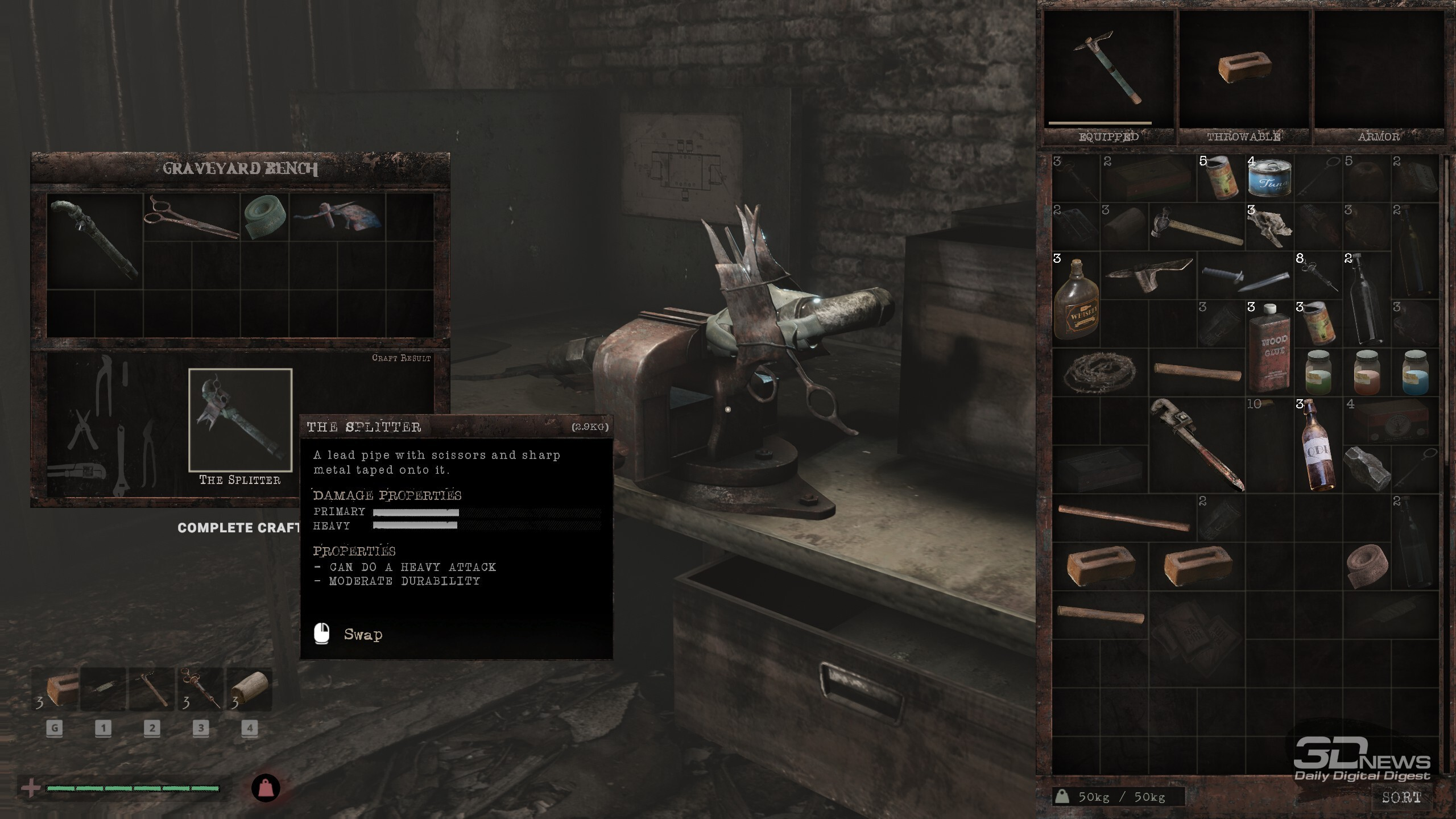Click the Complete Craft button
Image resolution: width=1456 pixels, height=819 pixels.
coord(239,528)
